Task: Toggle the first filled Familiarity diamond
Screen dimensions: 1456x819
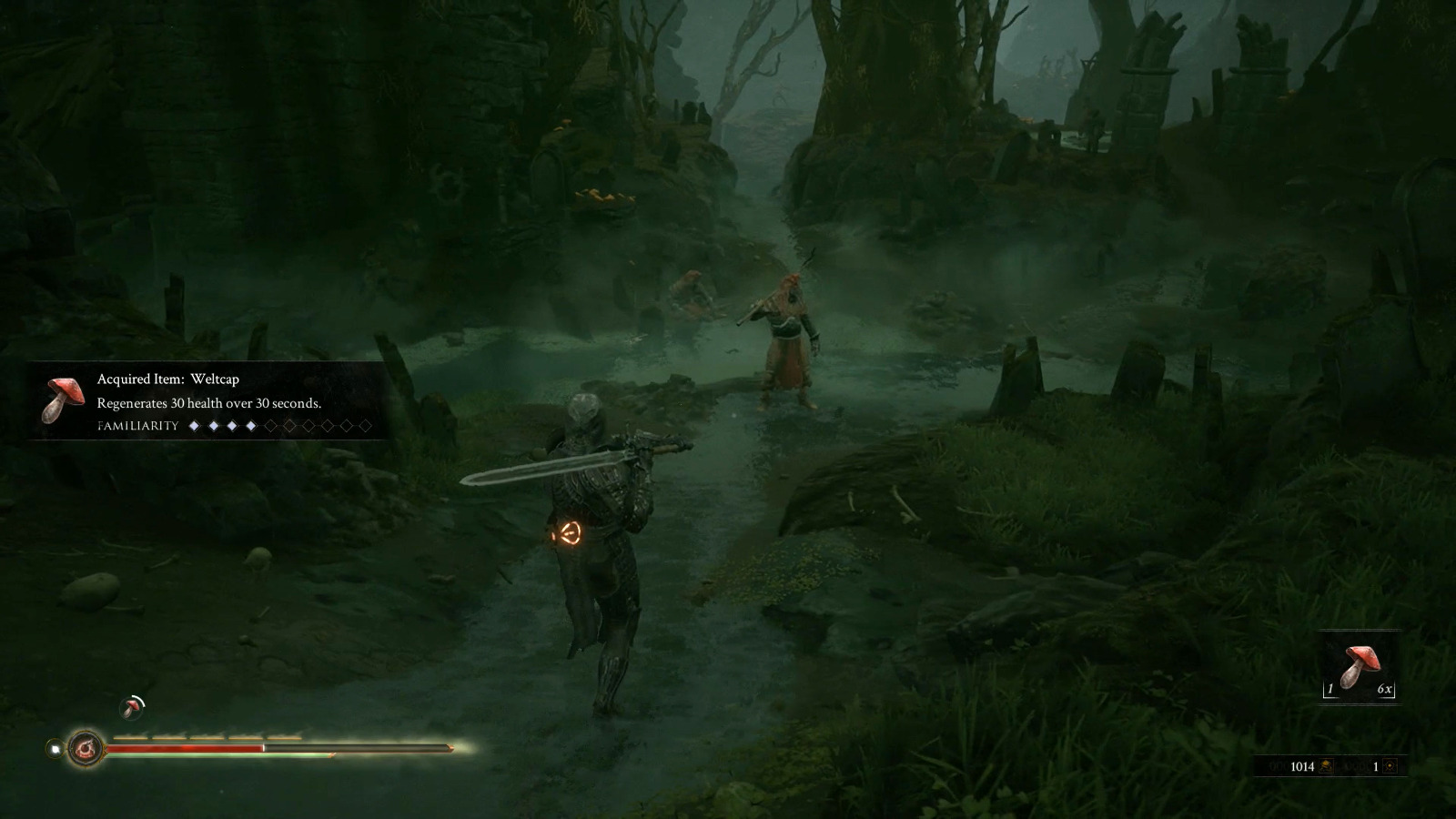Action: tap(195, 425)
